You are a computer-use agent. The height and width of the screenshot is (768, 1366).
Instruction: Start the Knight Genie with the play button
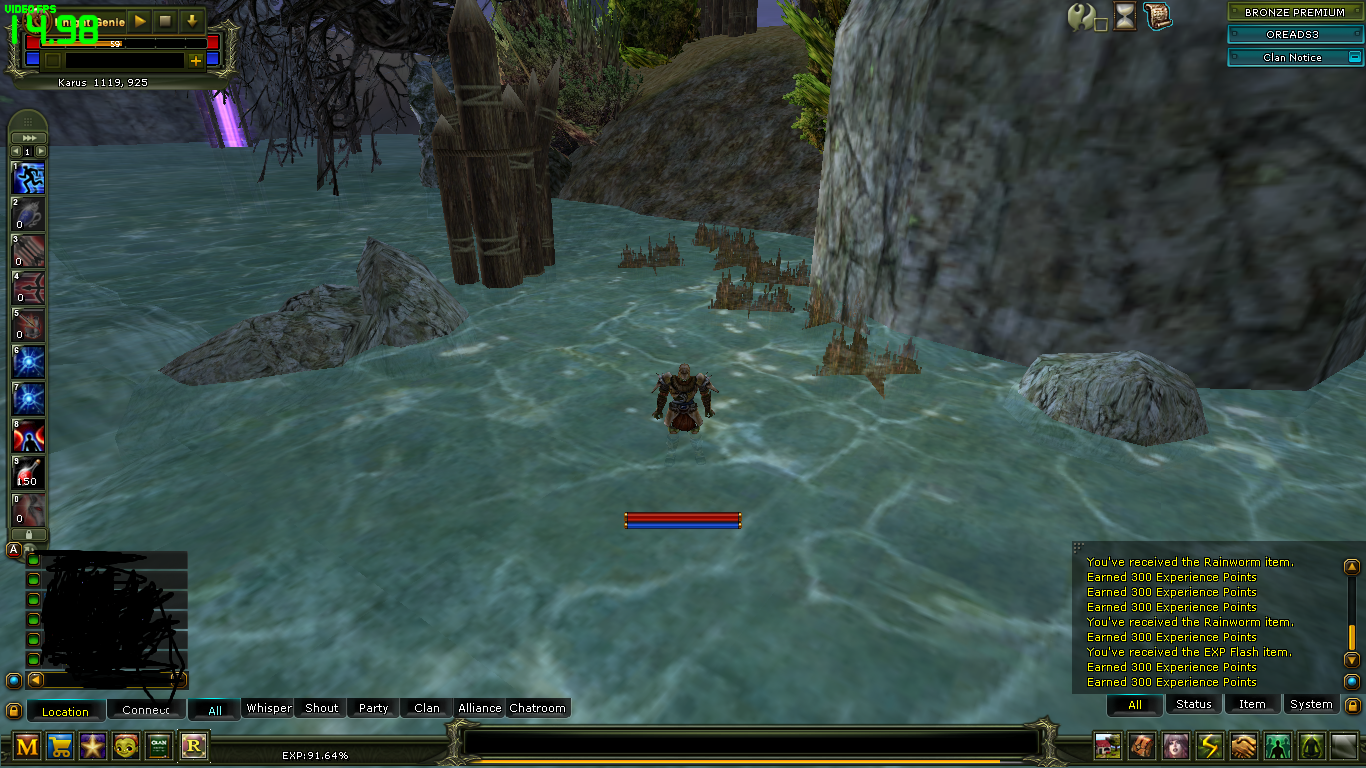[139, 20]
